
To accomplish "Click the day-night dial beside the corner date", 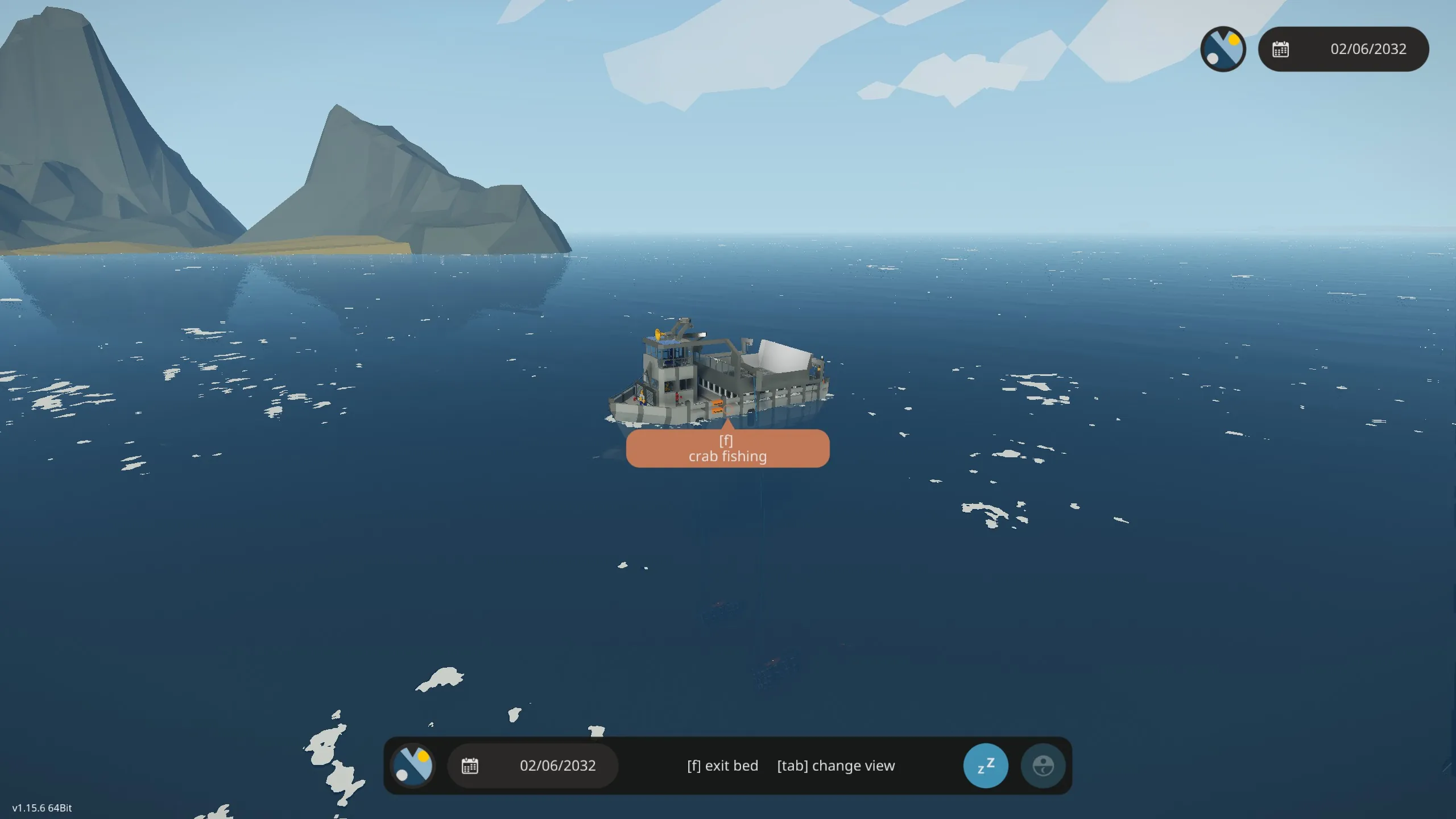I will tap(1223, 49).
